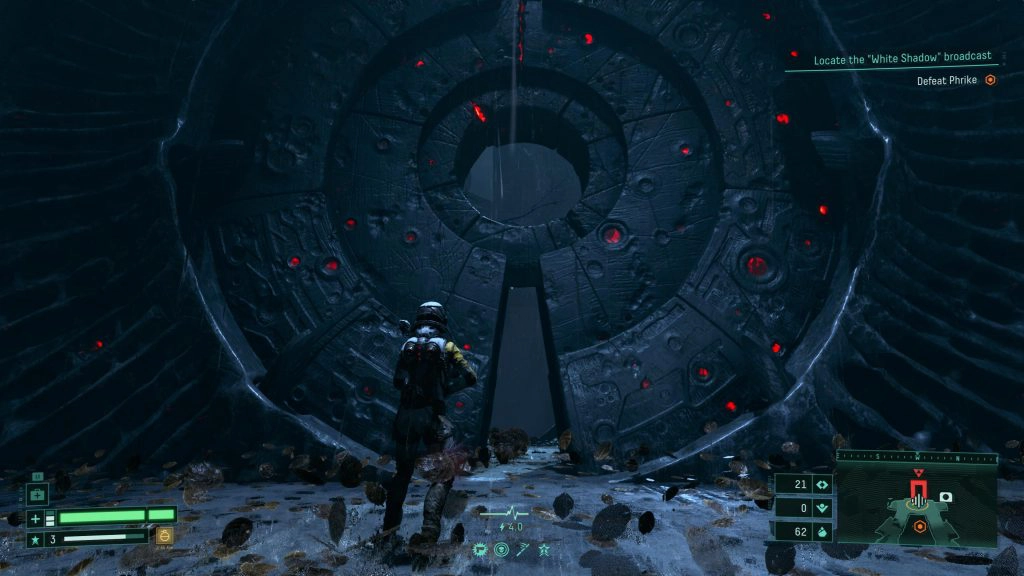Click the compass strip above the minimap
This screenshot has height=576, width=1024.
pyautogui.click(x=916, y=457)
